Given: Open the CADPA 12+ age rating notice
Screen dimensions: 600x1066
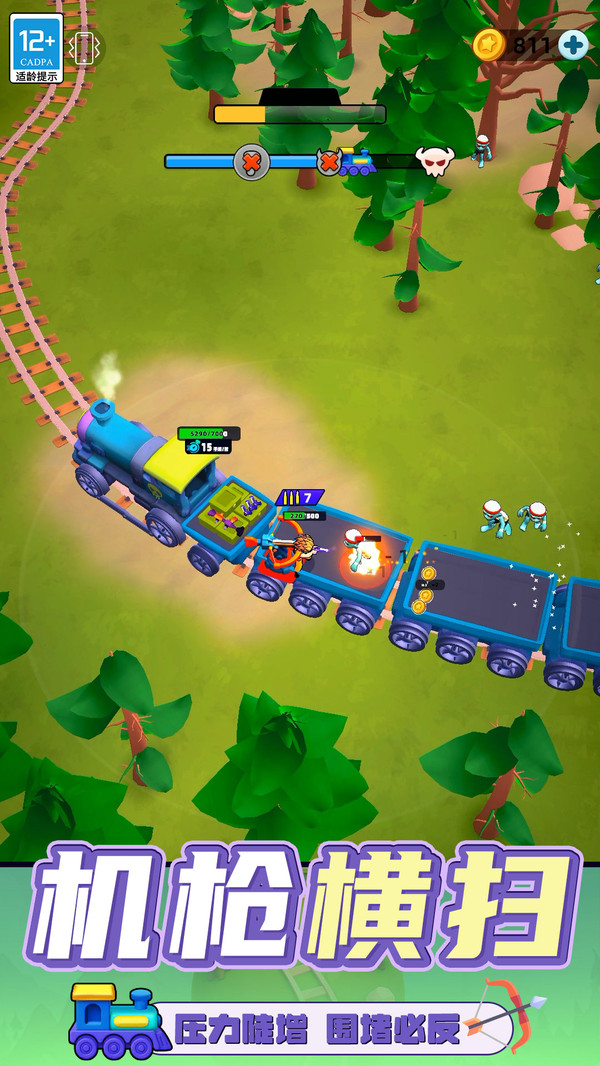Looking at the screenshot, I should coord(36,47).
